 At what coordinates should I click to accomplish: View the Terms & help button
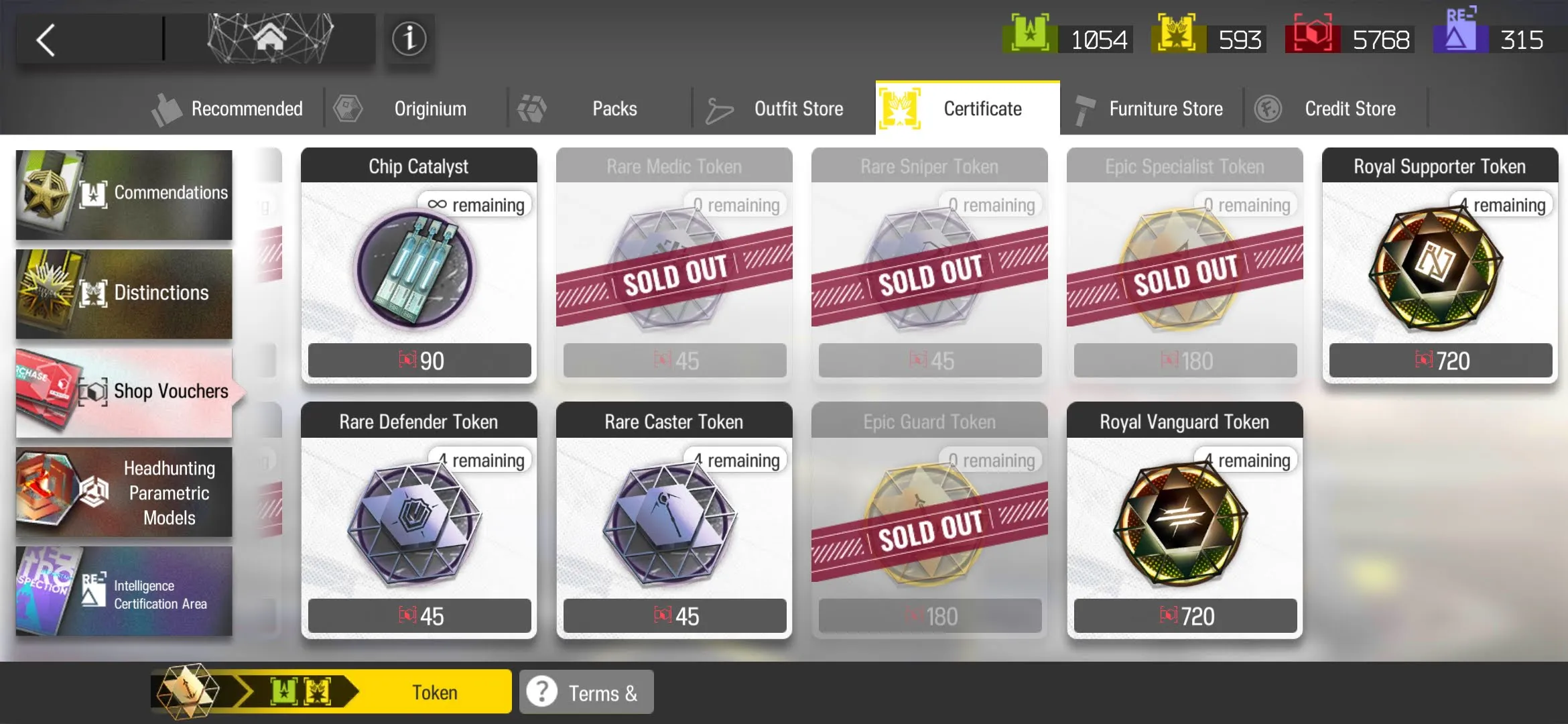click(586, 692)
